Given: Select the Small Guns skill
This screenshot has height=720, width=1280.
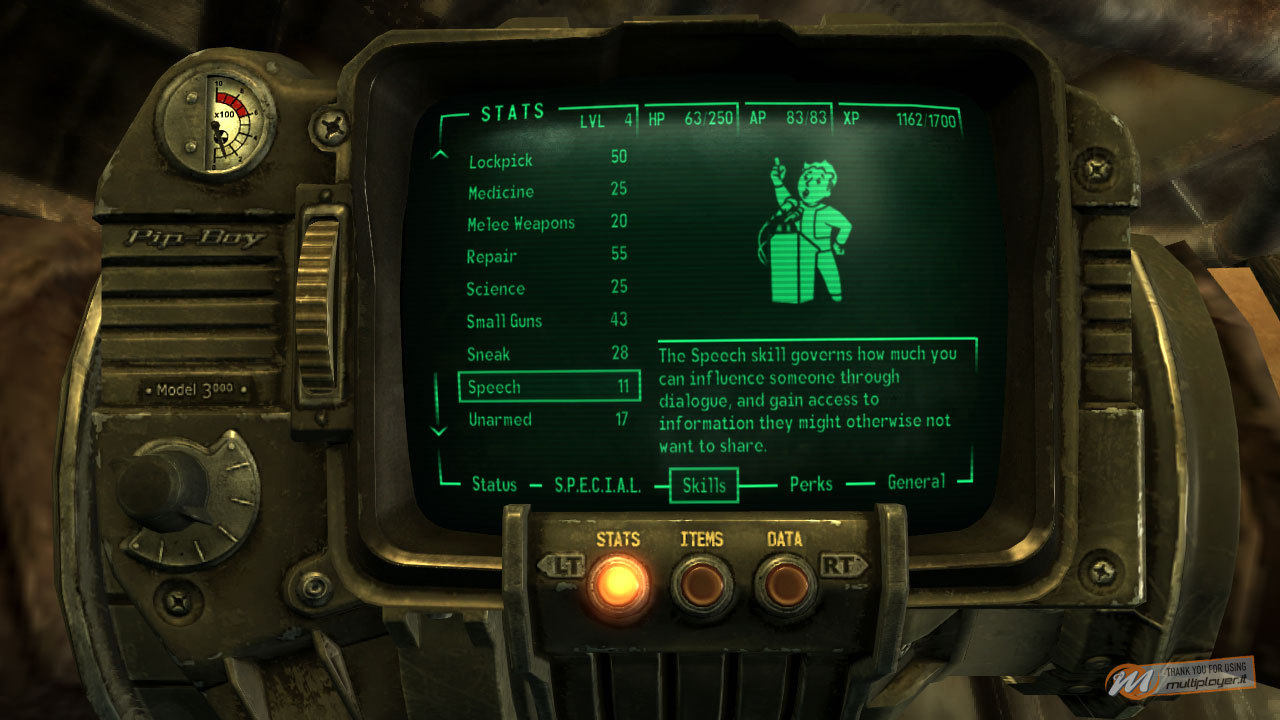Looking at the screenshot, I should click(503, 321).
